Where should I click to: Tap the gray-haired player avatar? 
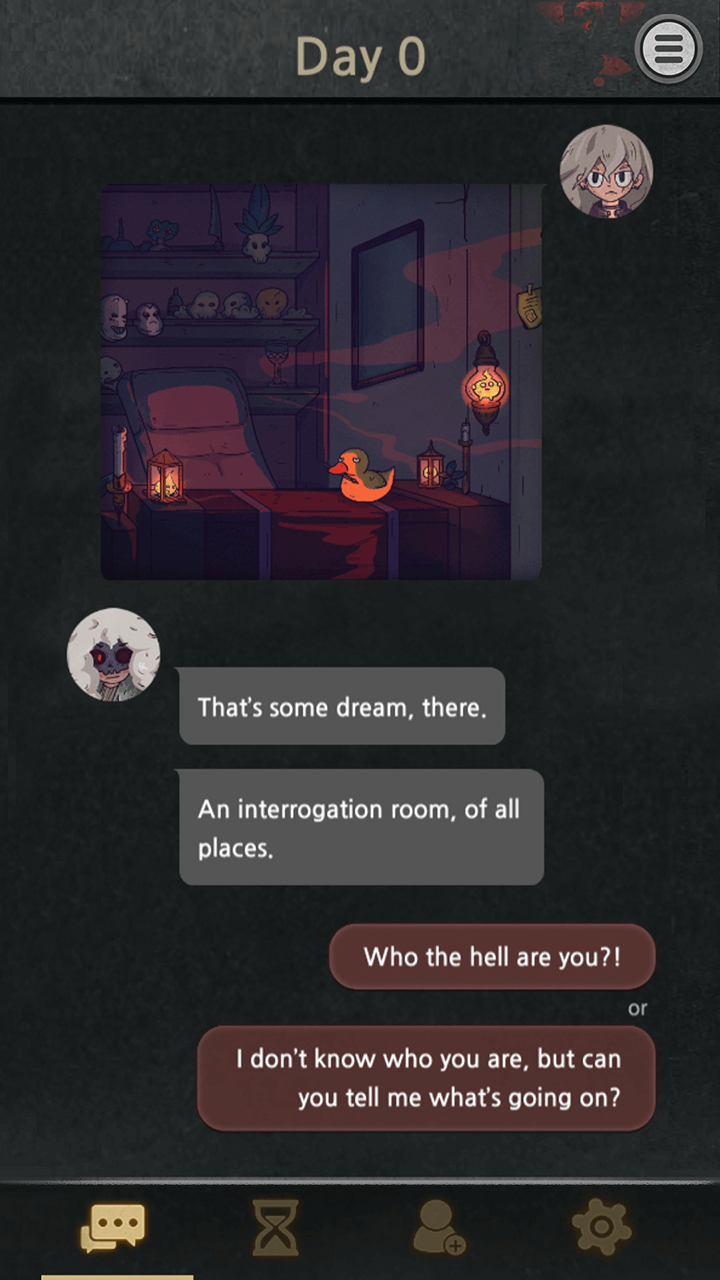(606, 172)
